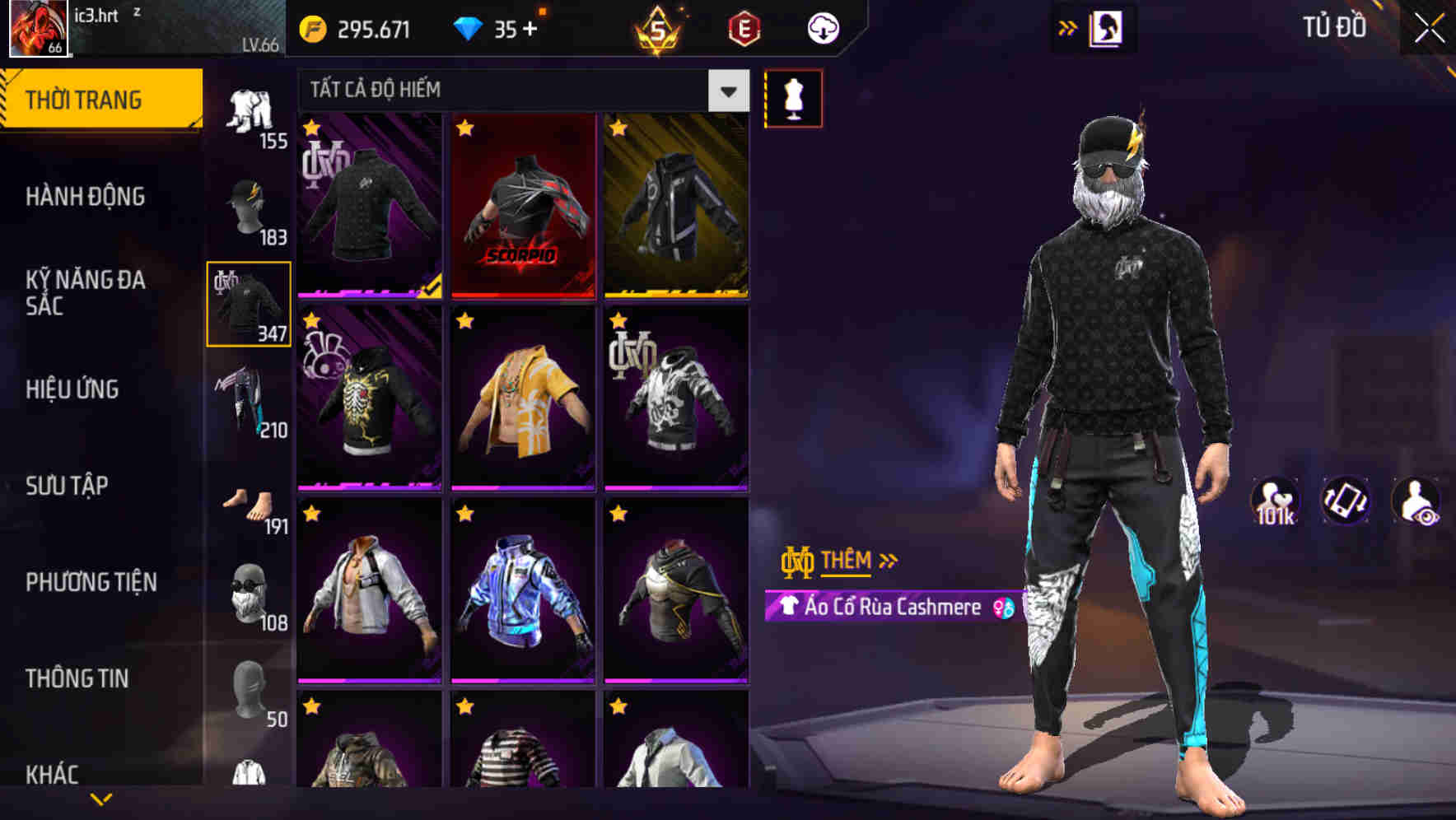Click the cloud download icon in top bar
1456x820 pixels.
click(821, 27)
